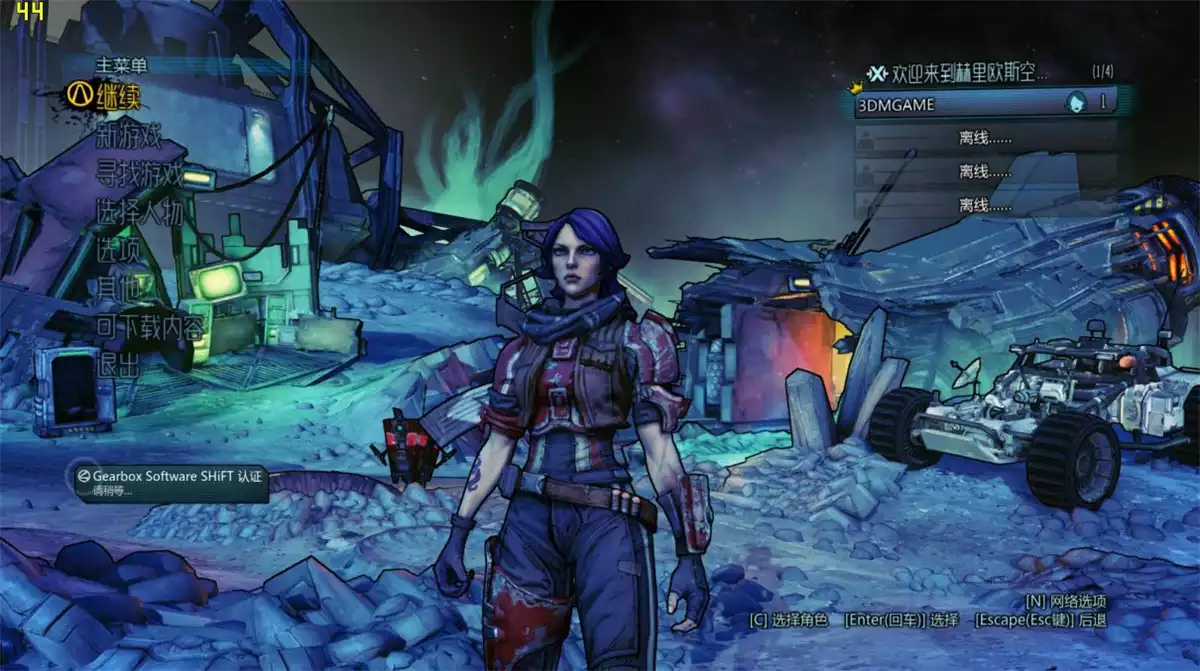Click the Gearbox Software SHiFT notification

tap(170, 482)
